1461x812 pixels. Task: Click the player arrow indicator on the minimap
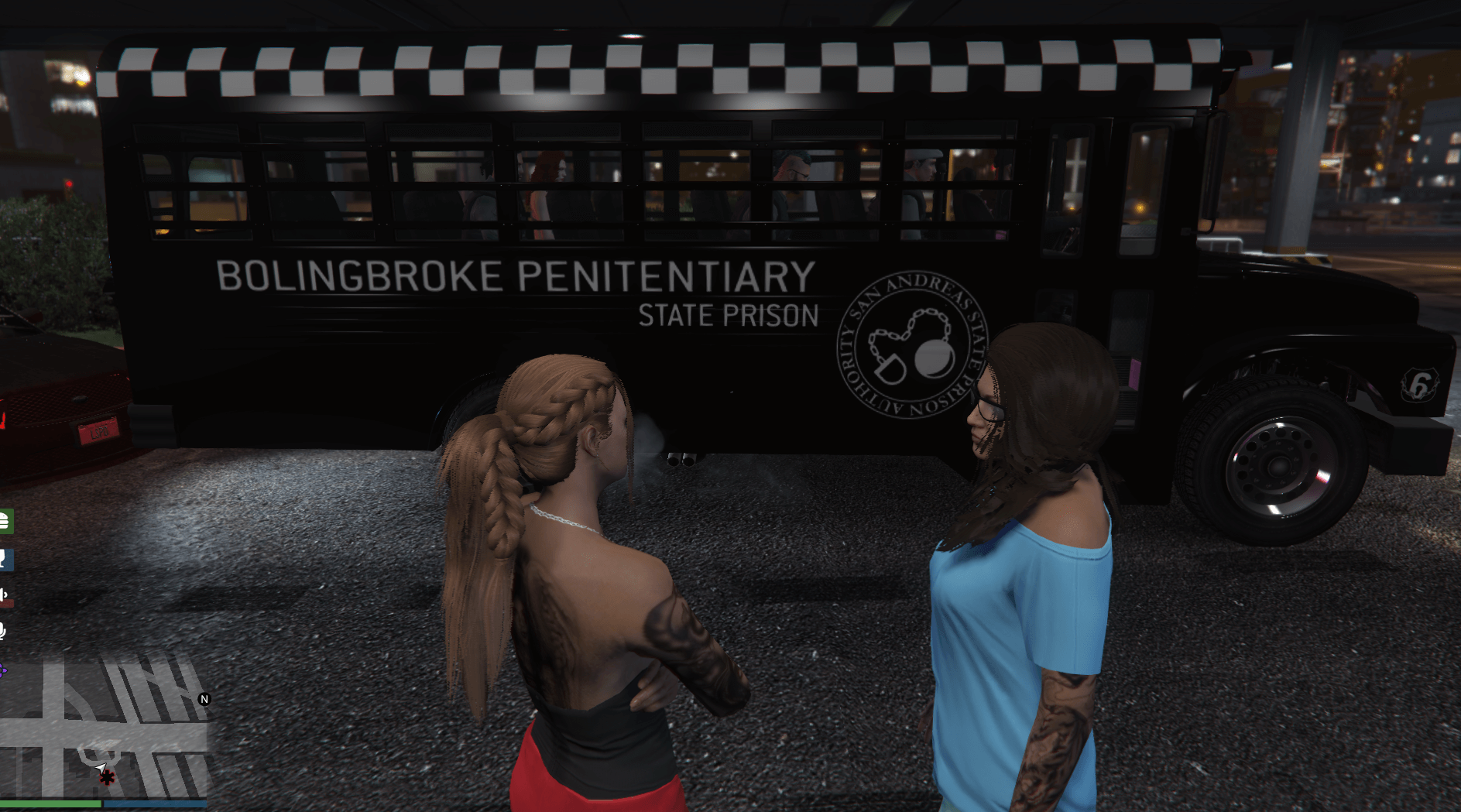[x=99, y=766]
